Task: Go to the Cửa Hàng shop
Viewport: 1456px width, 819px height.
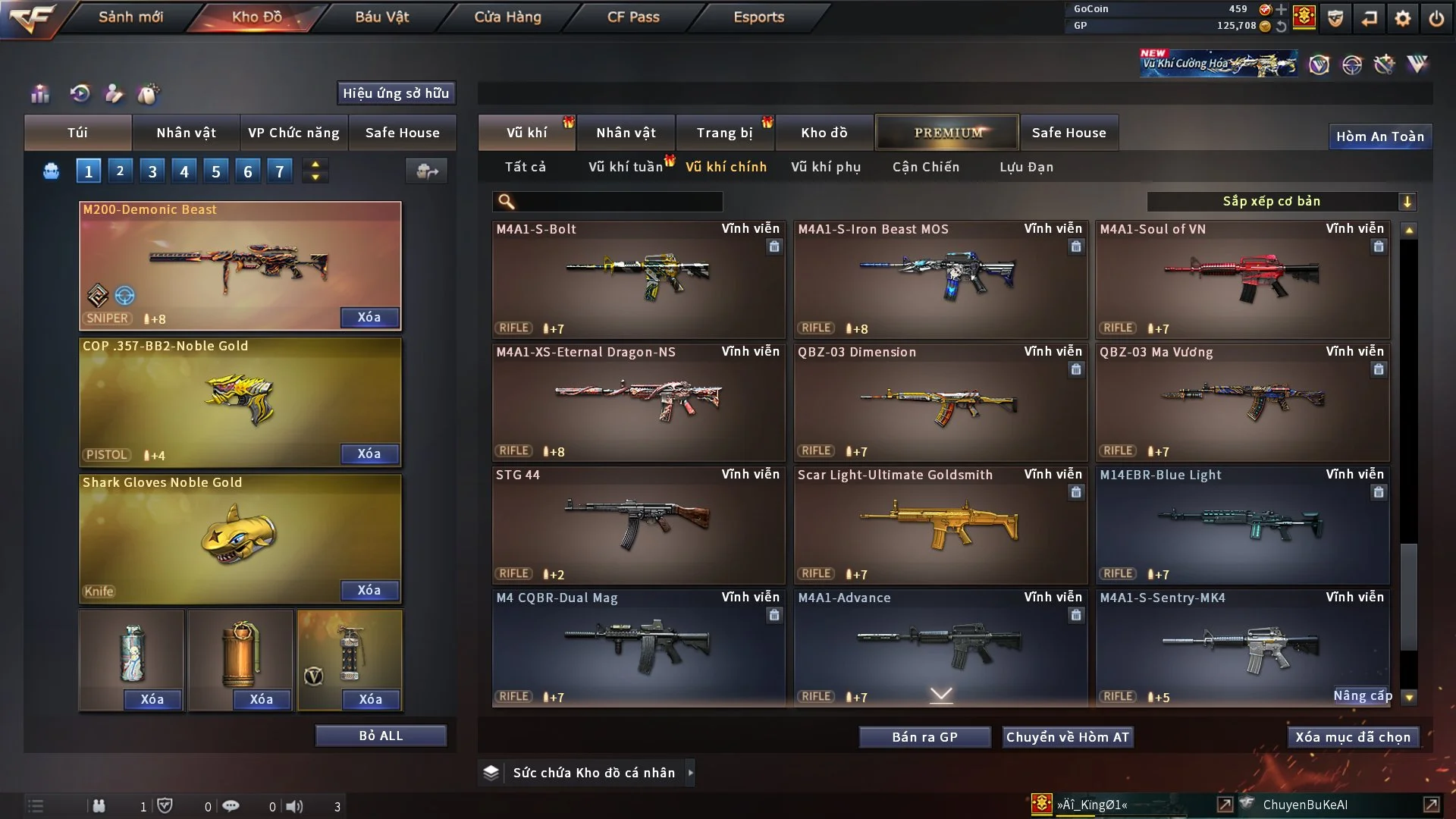Action: click(507, 17)
